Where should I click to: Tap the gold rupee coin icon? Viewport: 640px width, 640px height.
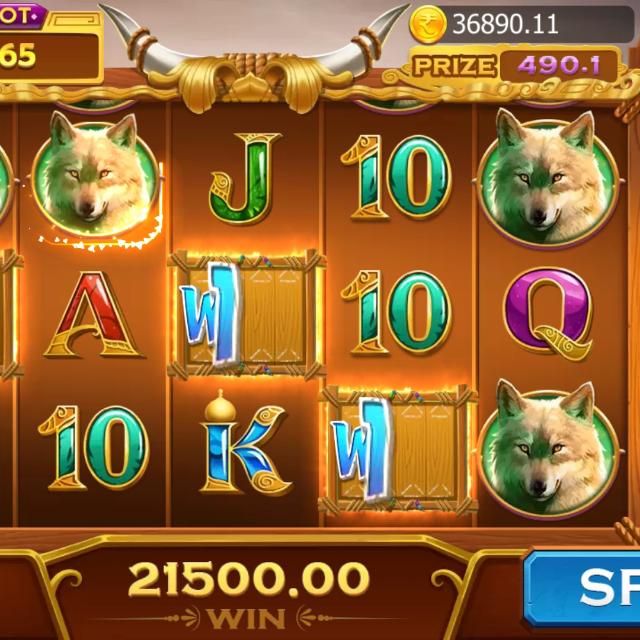pos(427,22)
